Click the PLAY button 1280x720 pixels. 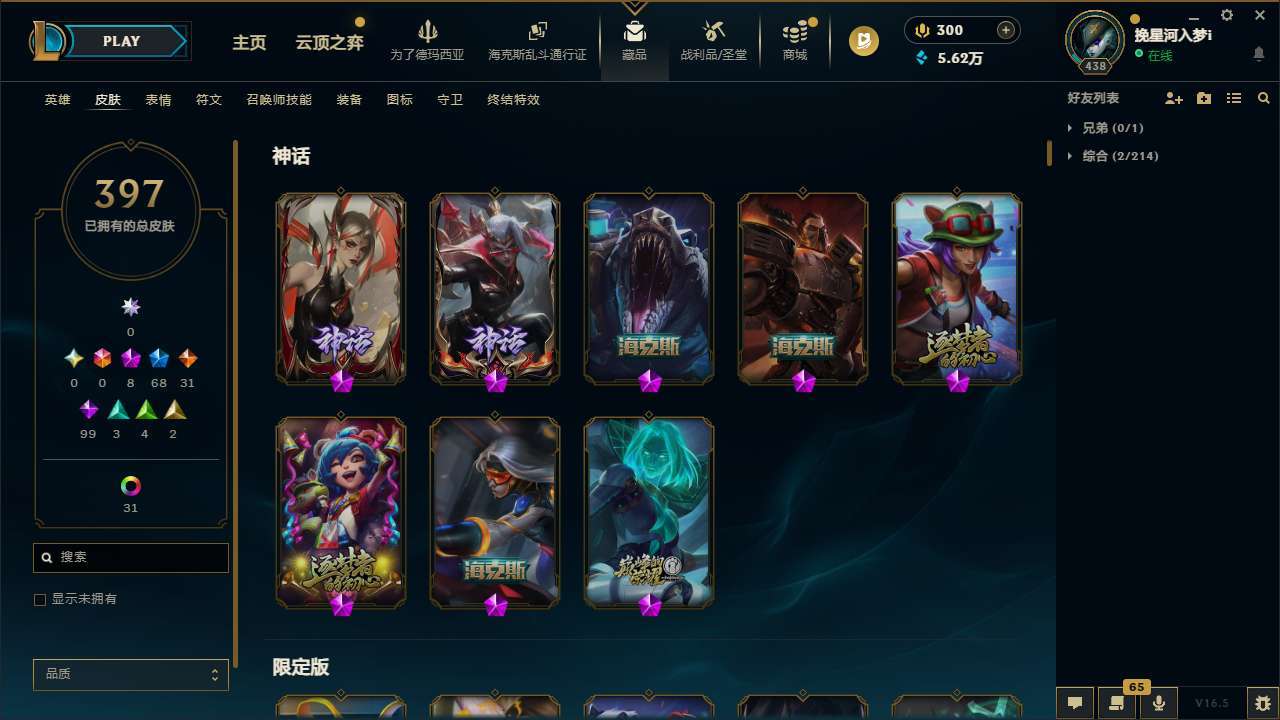tap(120, 41)
